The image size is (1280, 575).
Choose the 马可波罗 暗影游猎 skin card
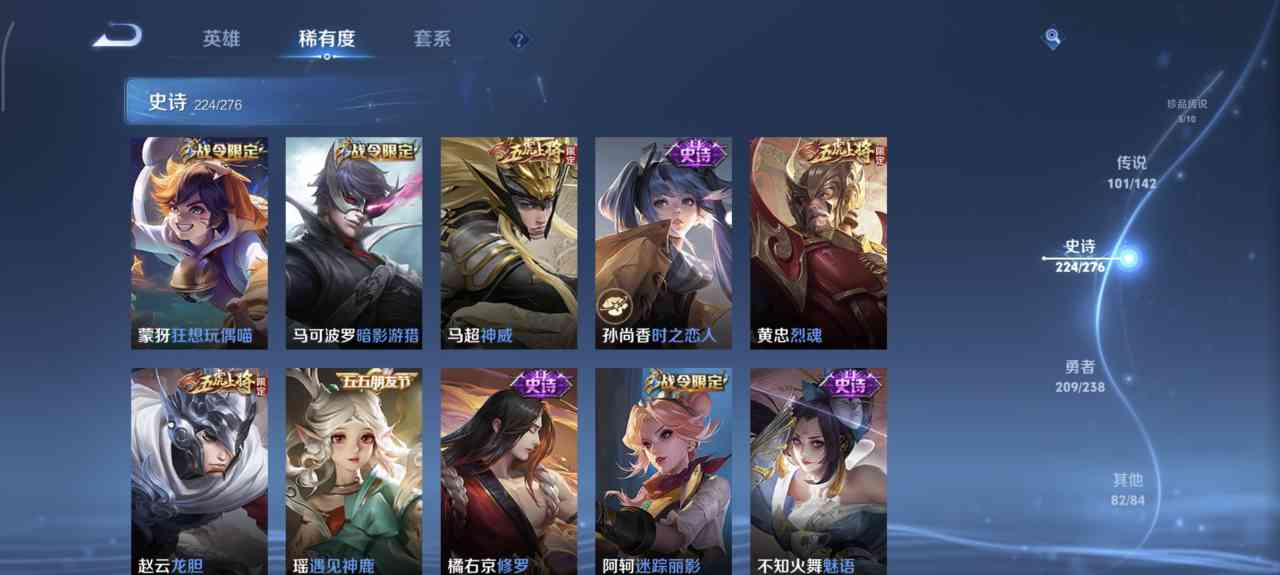tap(354, 243)
